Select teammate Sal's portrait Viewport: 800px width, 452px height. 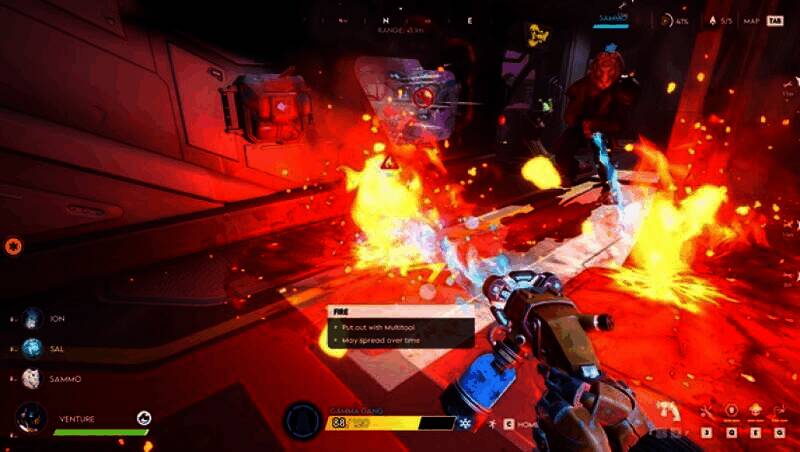(x=32, y=349)
